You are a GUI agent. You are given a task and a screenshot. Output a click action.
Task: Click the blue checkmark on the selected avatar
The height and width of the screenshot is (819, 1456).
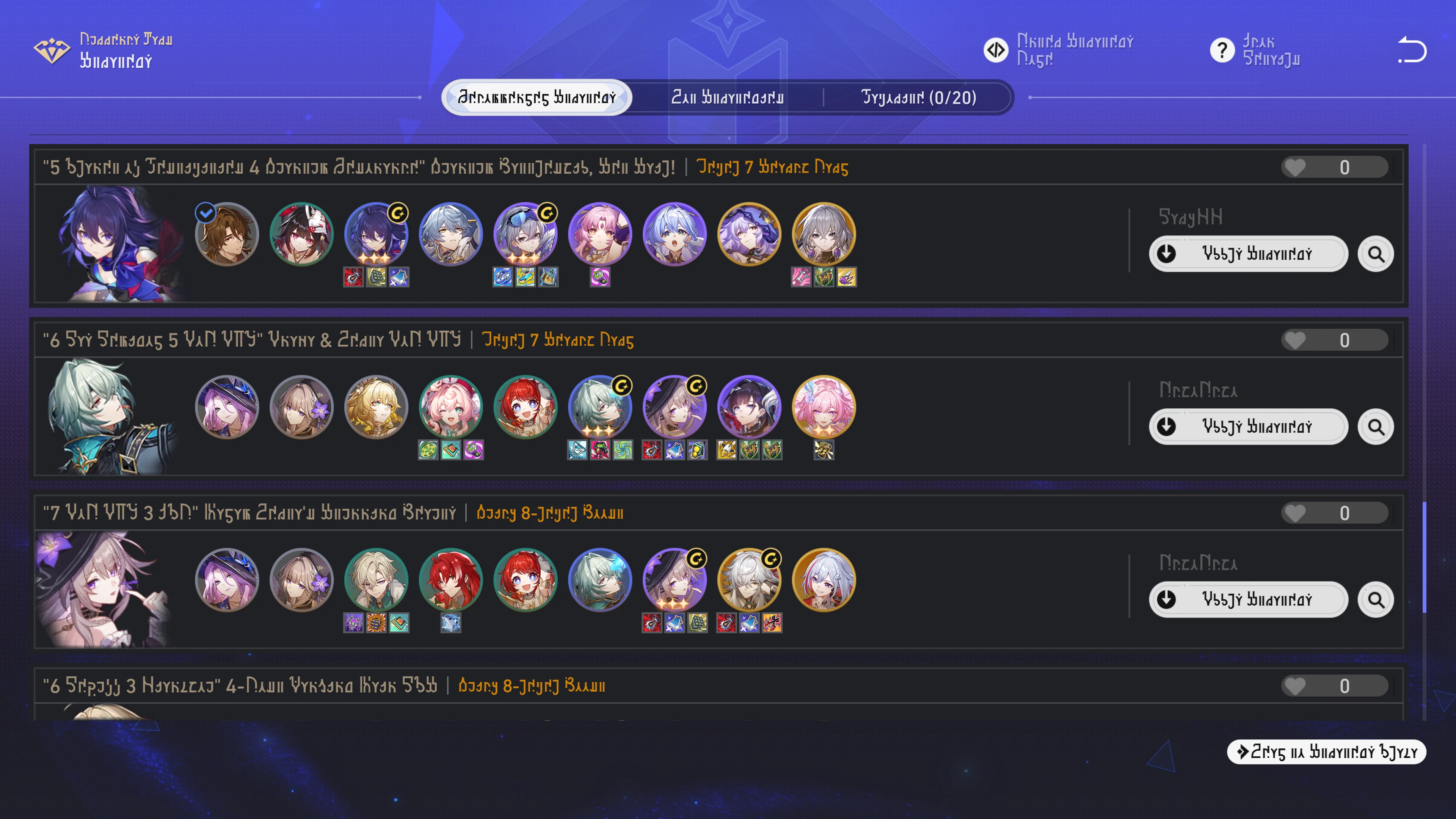coord(205,213)
